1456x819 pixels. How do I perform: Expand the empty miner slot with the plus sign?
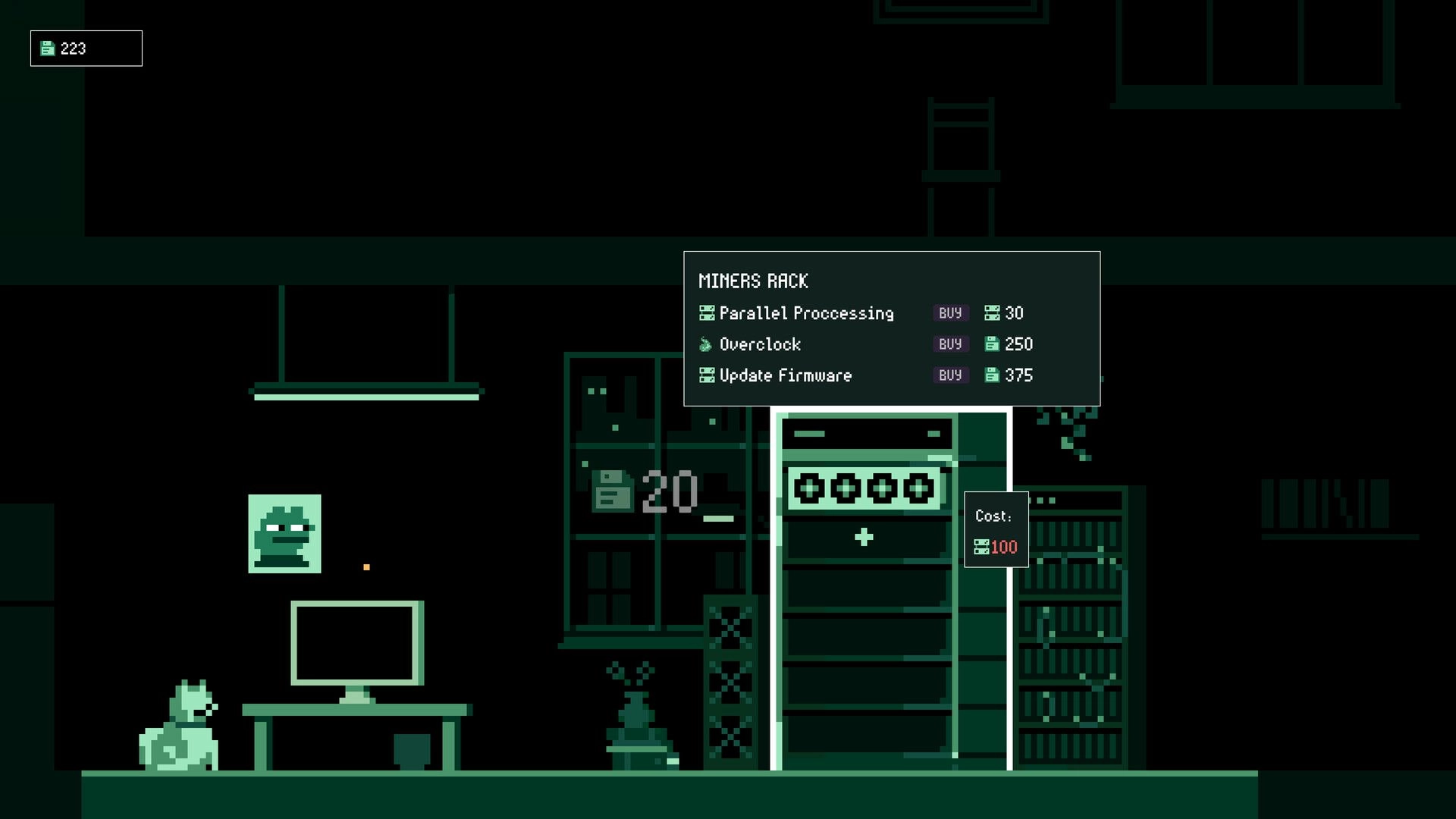click(x=864, y=536)
